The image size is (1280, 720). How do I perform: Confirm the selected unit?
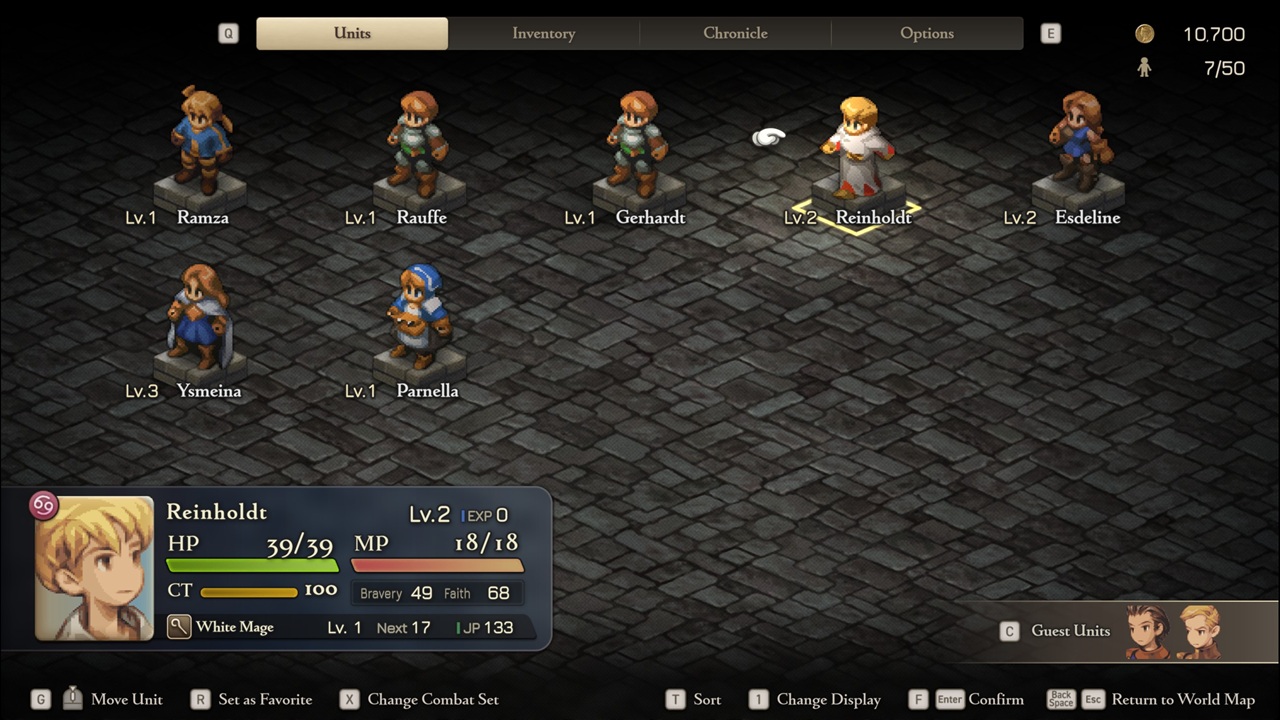995,699
